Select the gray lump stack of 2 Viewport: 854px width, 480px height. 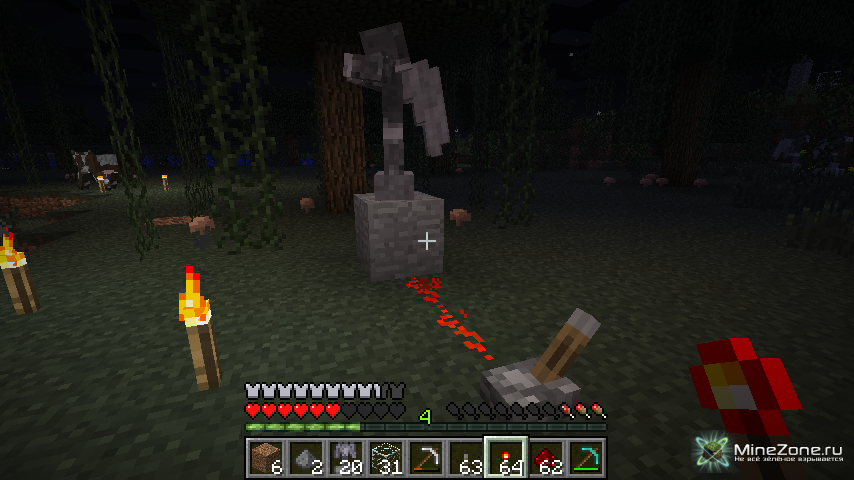[x=306, y=458]
